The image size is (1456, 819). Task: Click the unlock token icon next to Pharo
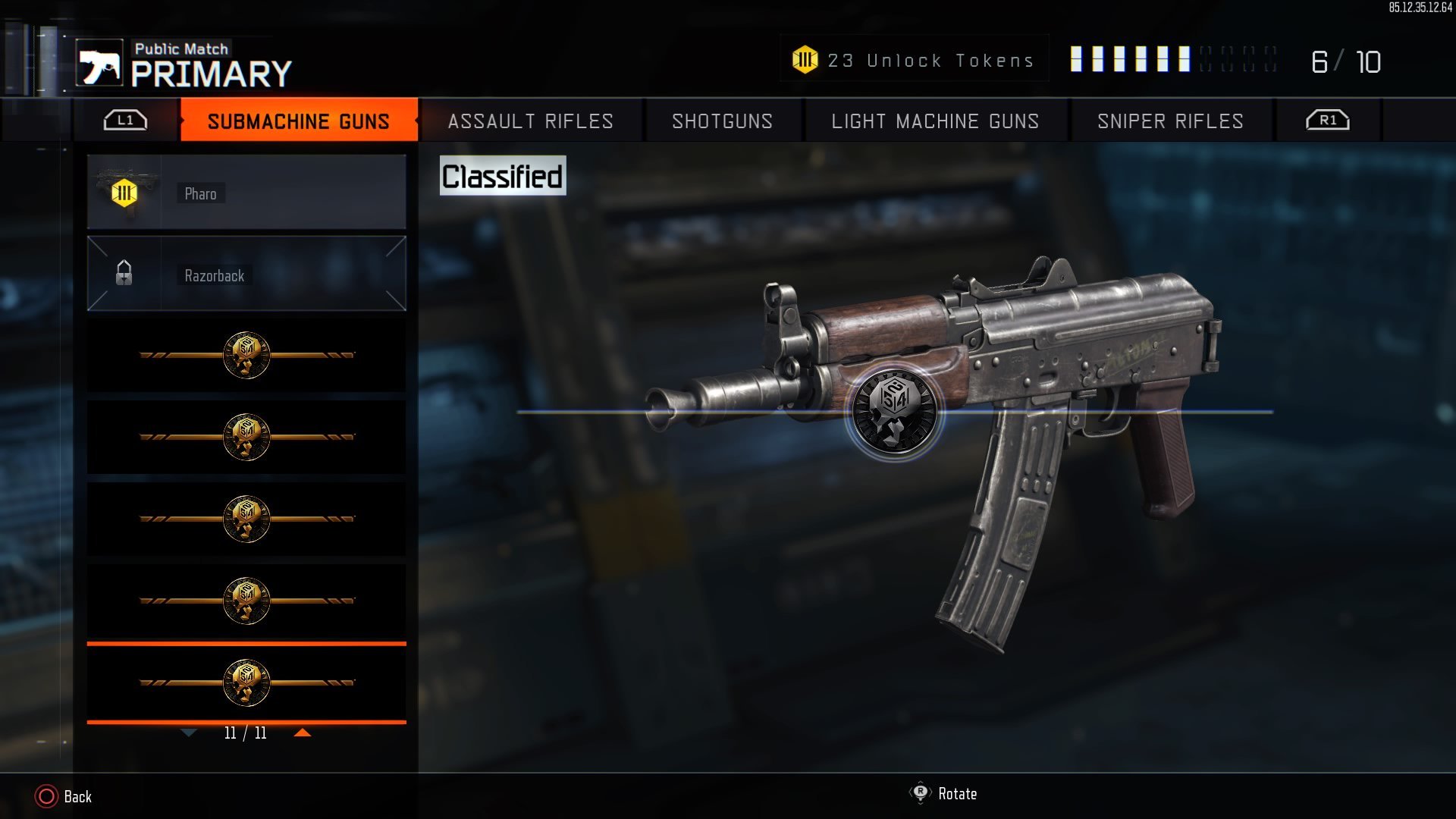tap(124, 193)
